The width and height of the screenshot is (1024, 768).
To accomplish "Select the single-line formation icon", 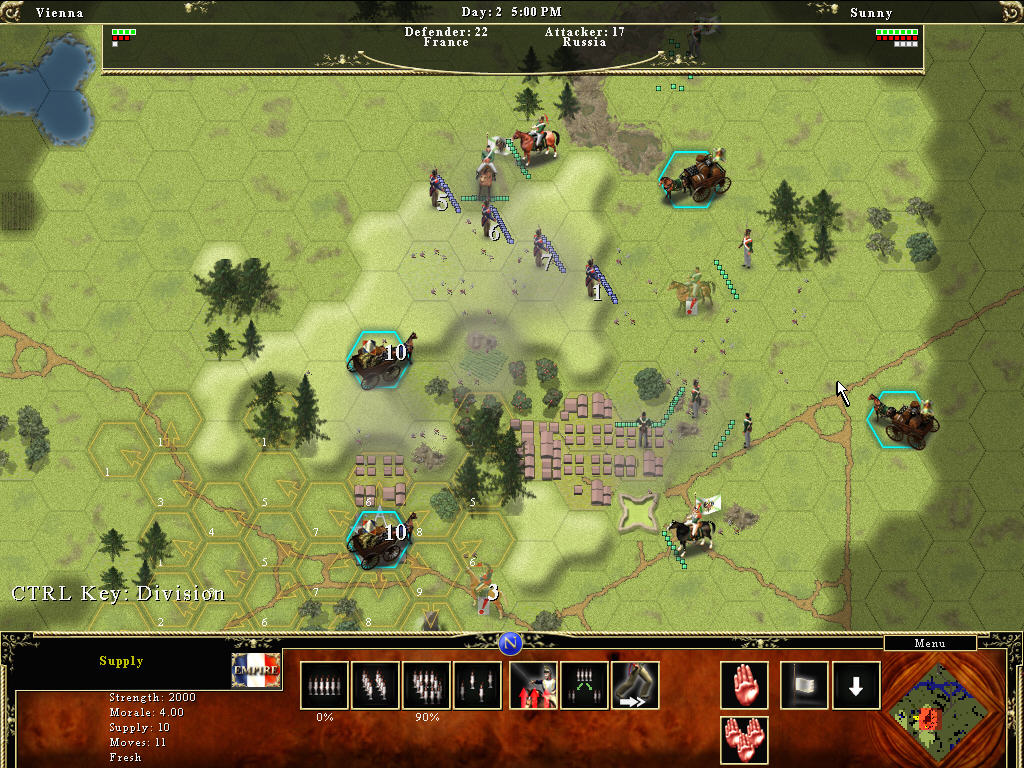I will (324, 685).
